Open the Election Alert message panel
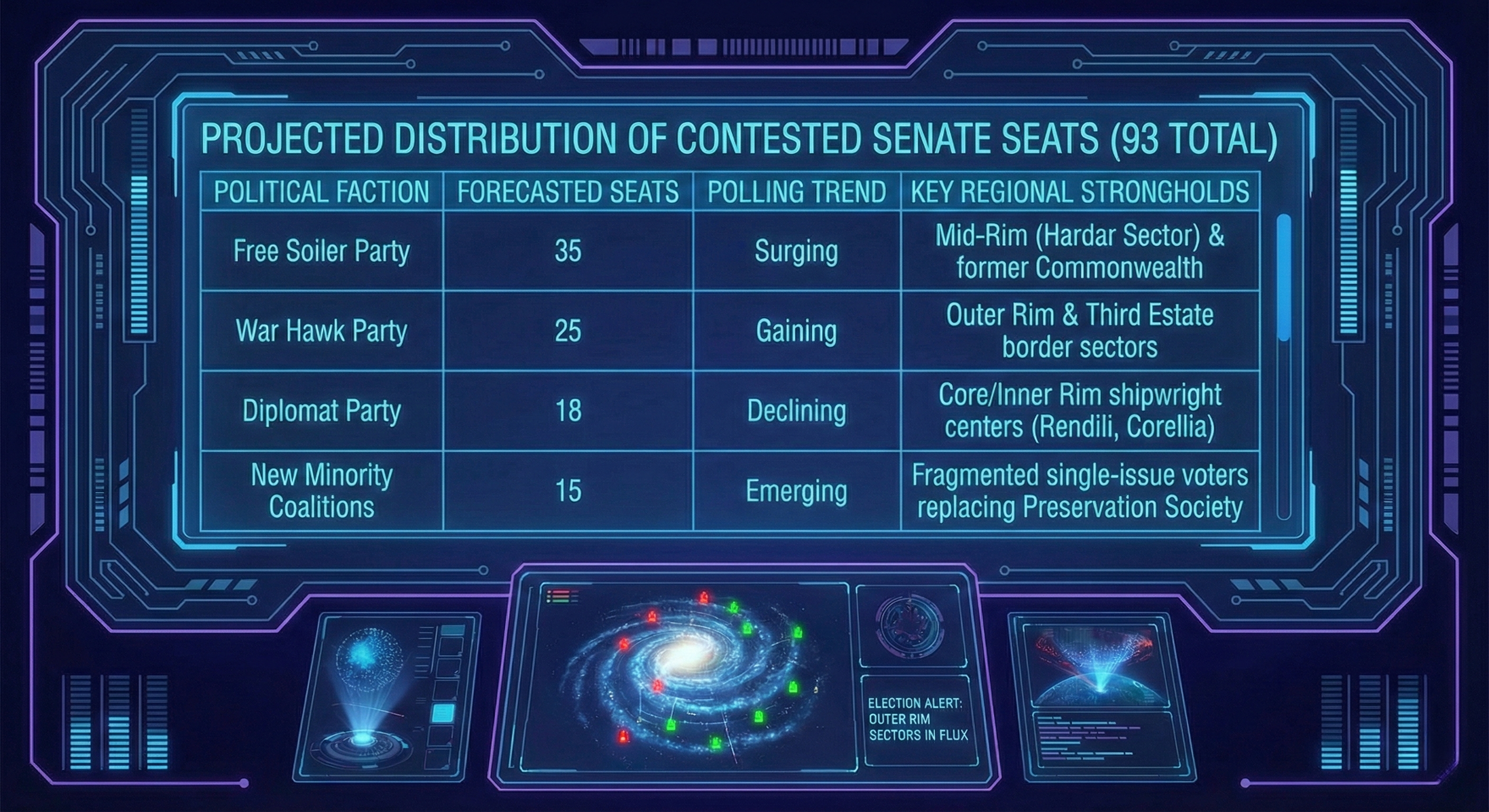Image resolution: width=1489 pixels, height=812 pixels. pos(917,719)
